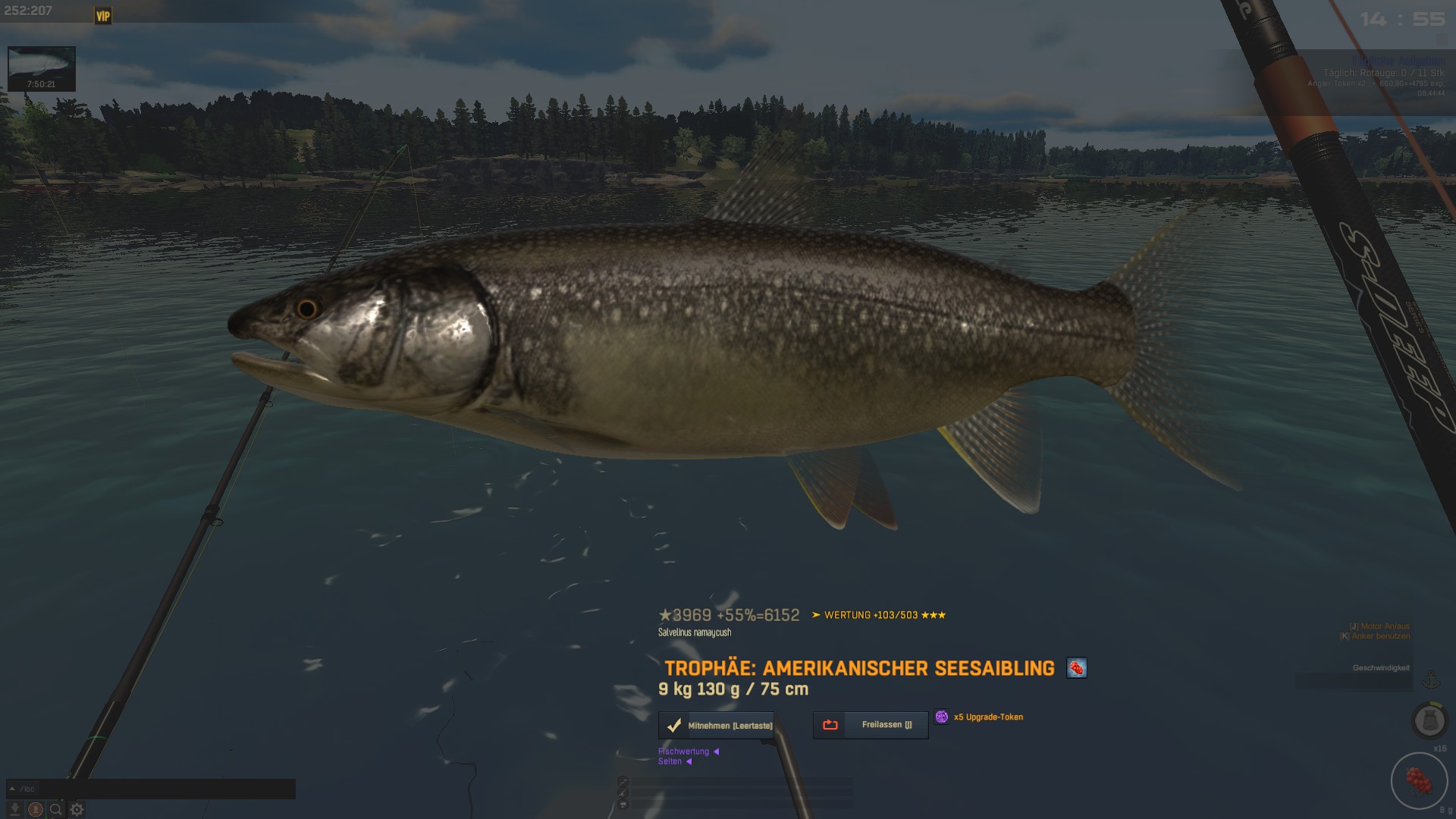The width and height of the screenshot is (1456, 819).
Task: Focus the chat input box with /loc
Action: point(152,789)
